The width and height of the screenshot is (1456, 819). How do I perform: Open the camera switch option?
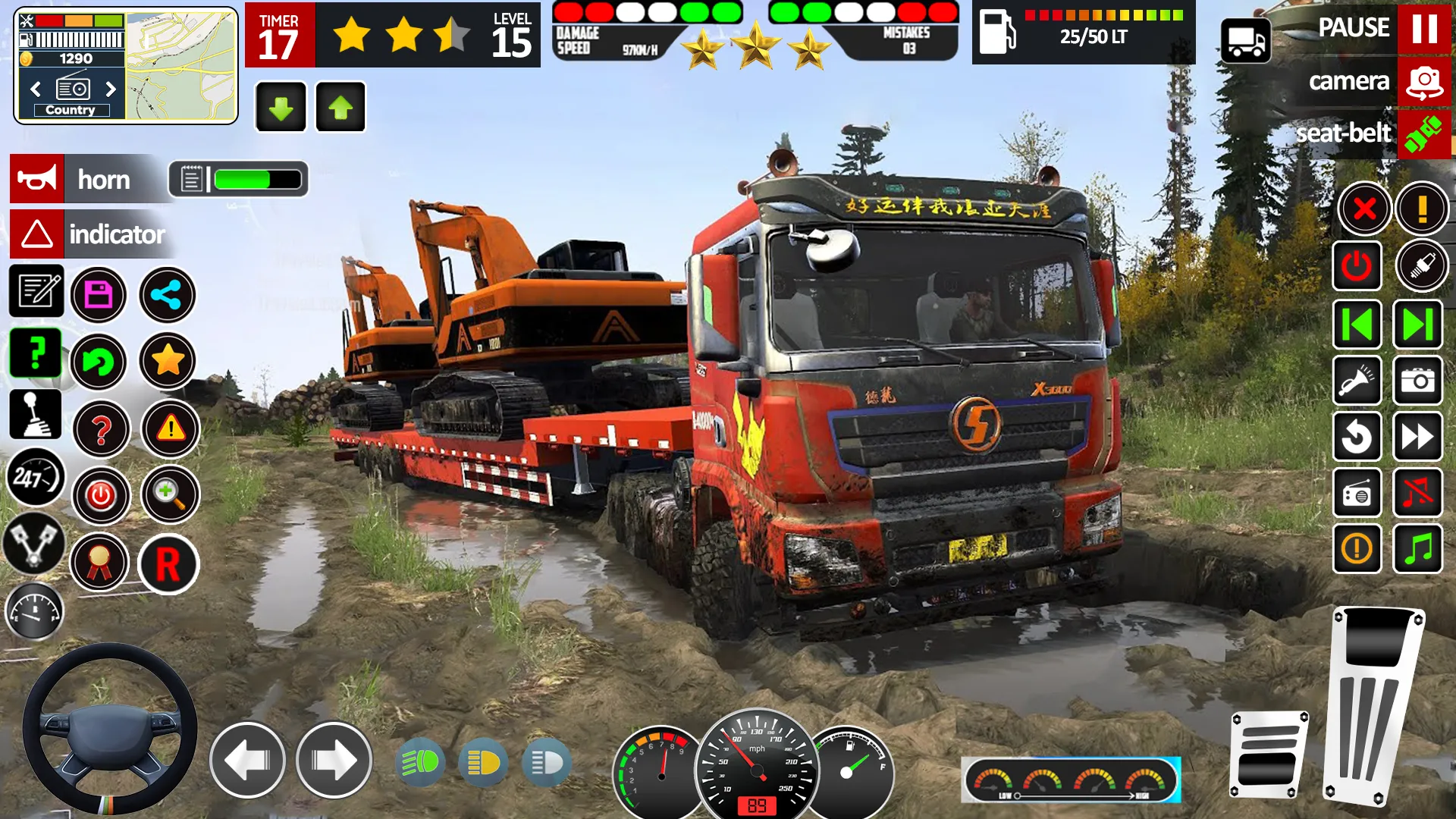[1420, 82]
